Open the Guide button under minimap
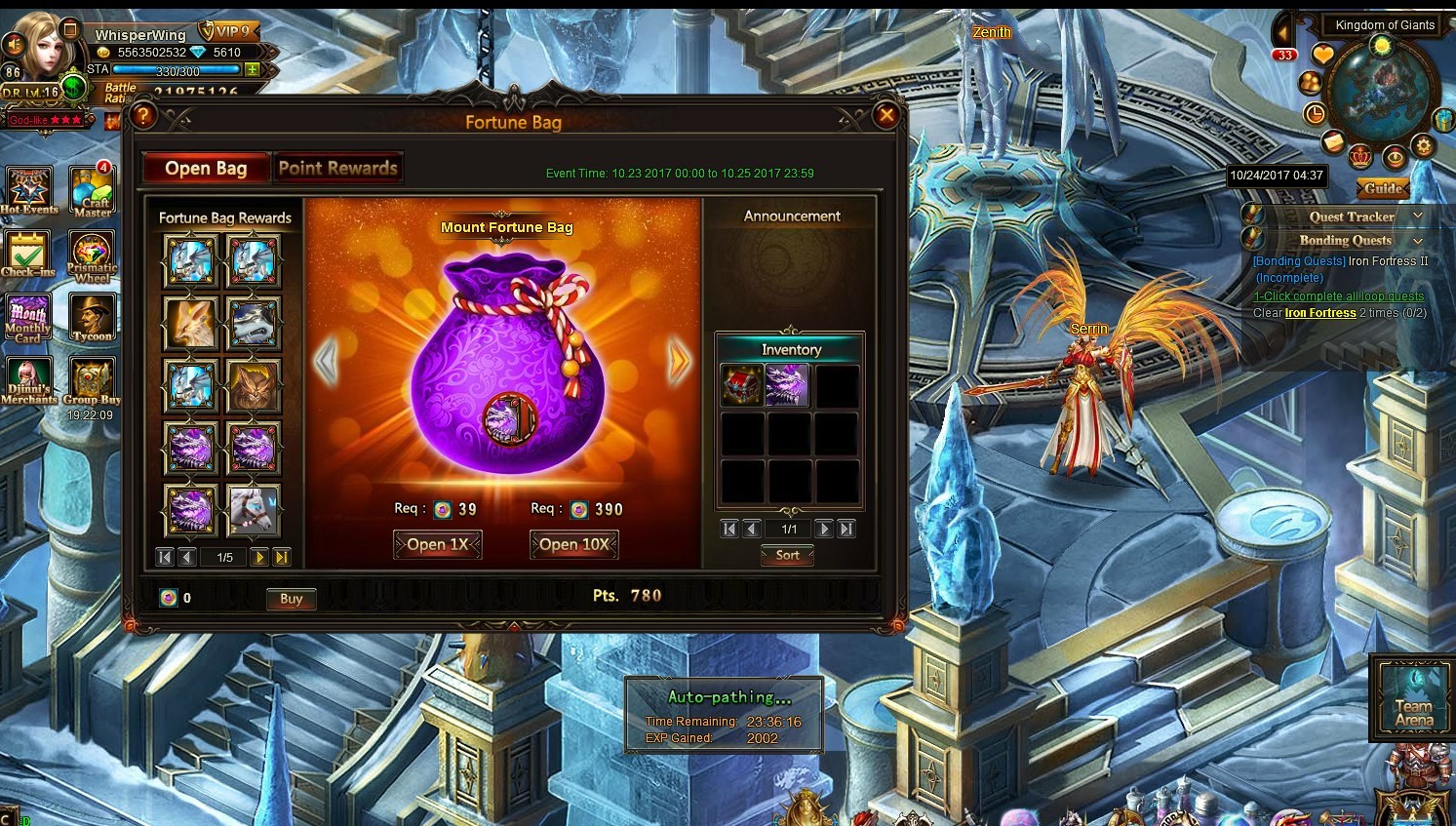 coord(1383,188)
